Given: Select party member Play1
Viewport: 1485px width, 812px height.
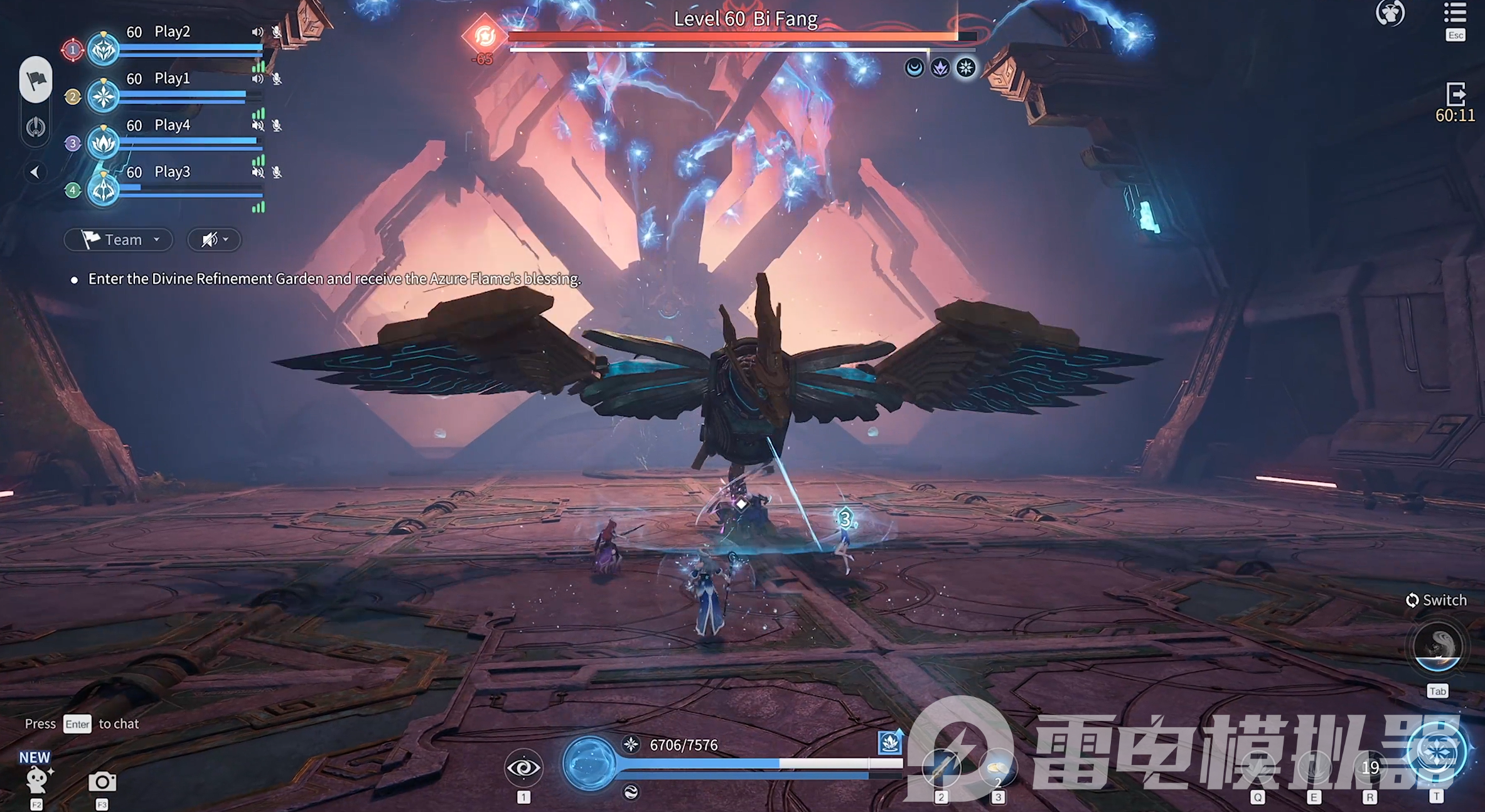Looking at the screenshot, I should pos(171,79).
